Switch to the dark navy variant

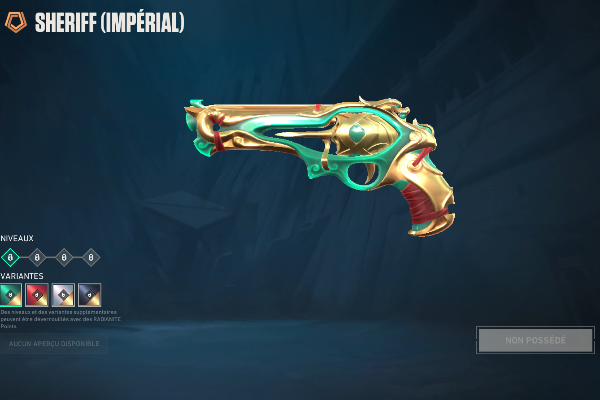[89, 294]
